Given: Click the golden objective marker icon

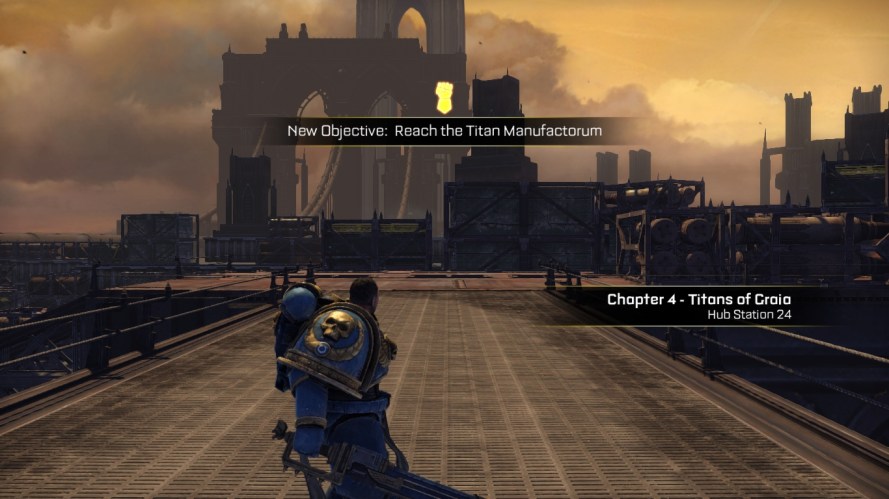Looking at the screenshot, I should 445,98.
